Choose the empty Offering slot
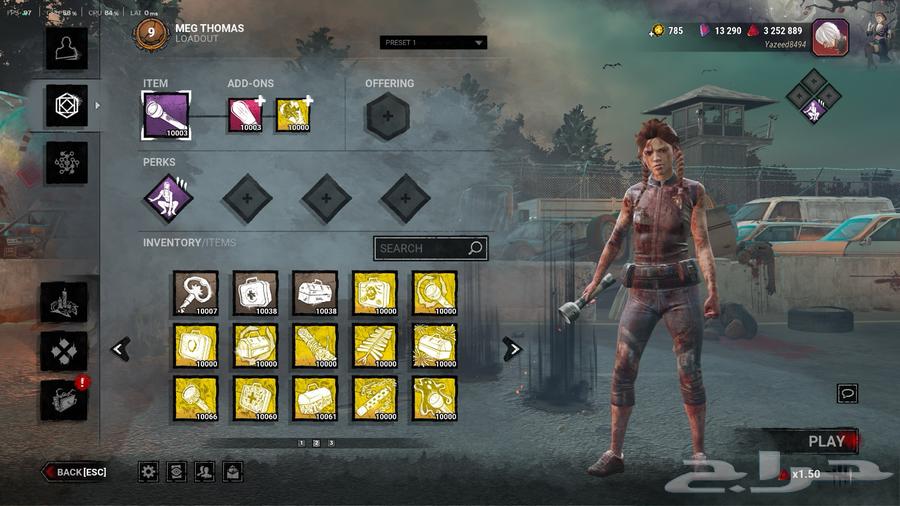The image size is (900, 506). point(387,116)
